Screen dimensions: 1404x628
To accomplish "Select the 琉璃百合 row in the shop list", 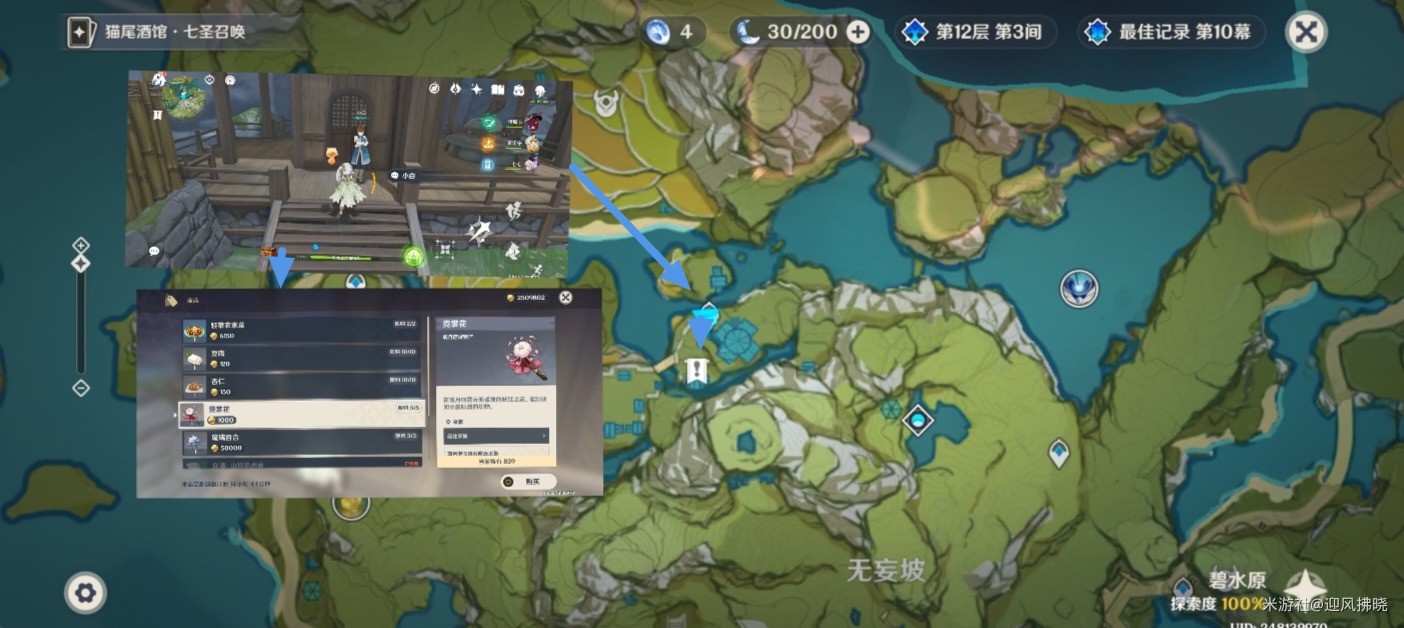I will 302,442.
